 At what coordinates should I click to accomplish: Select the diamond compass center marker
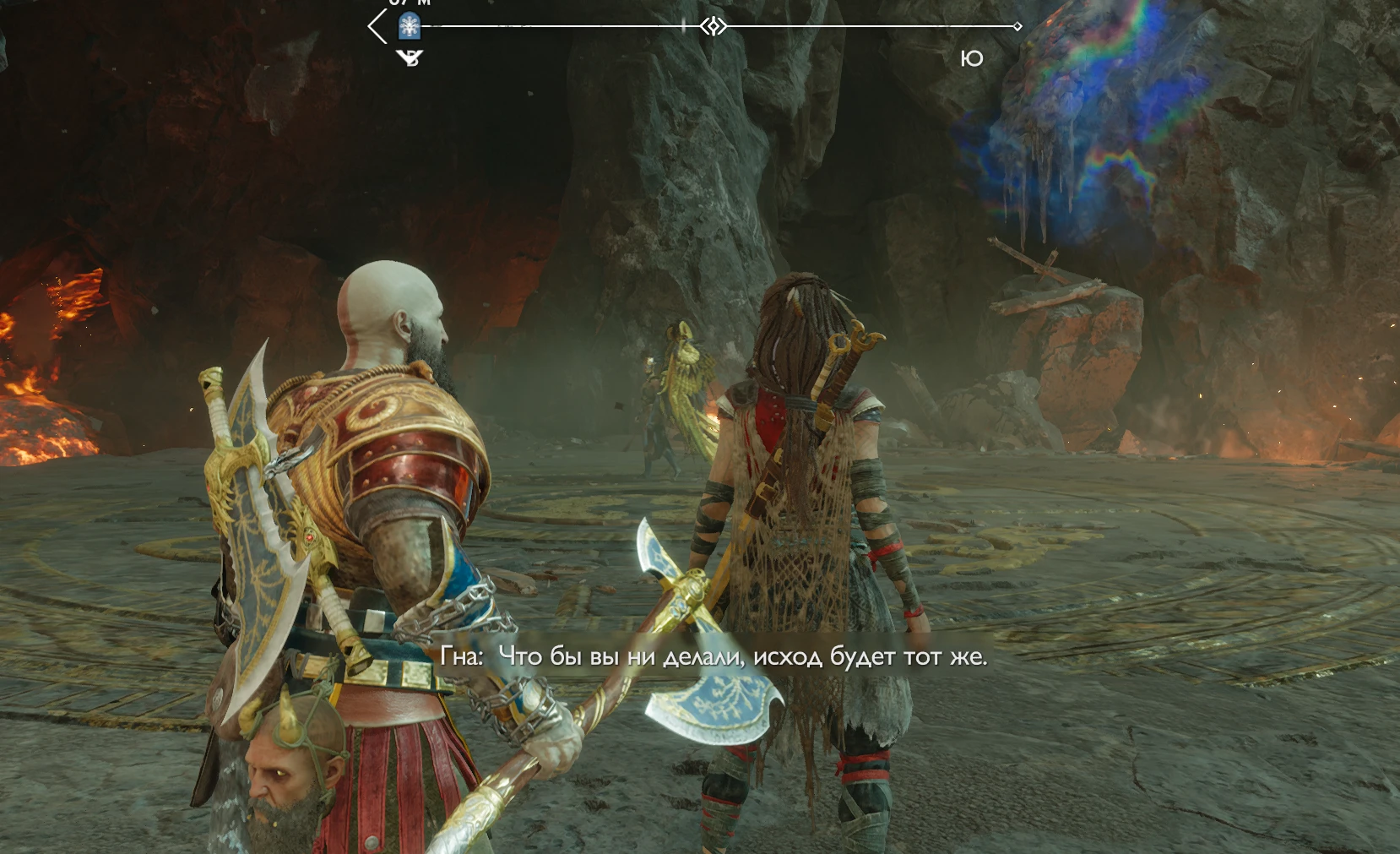[714, 26]
